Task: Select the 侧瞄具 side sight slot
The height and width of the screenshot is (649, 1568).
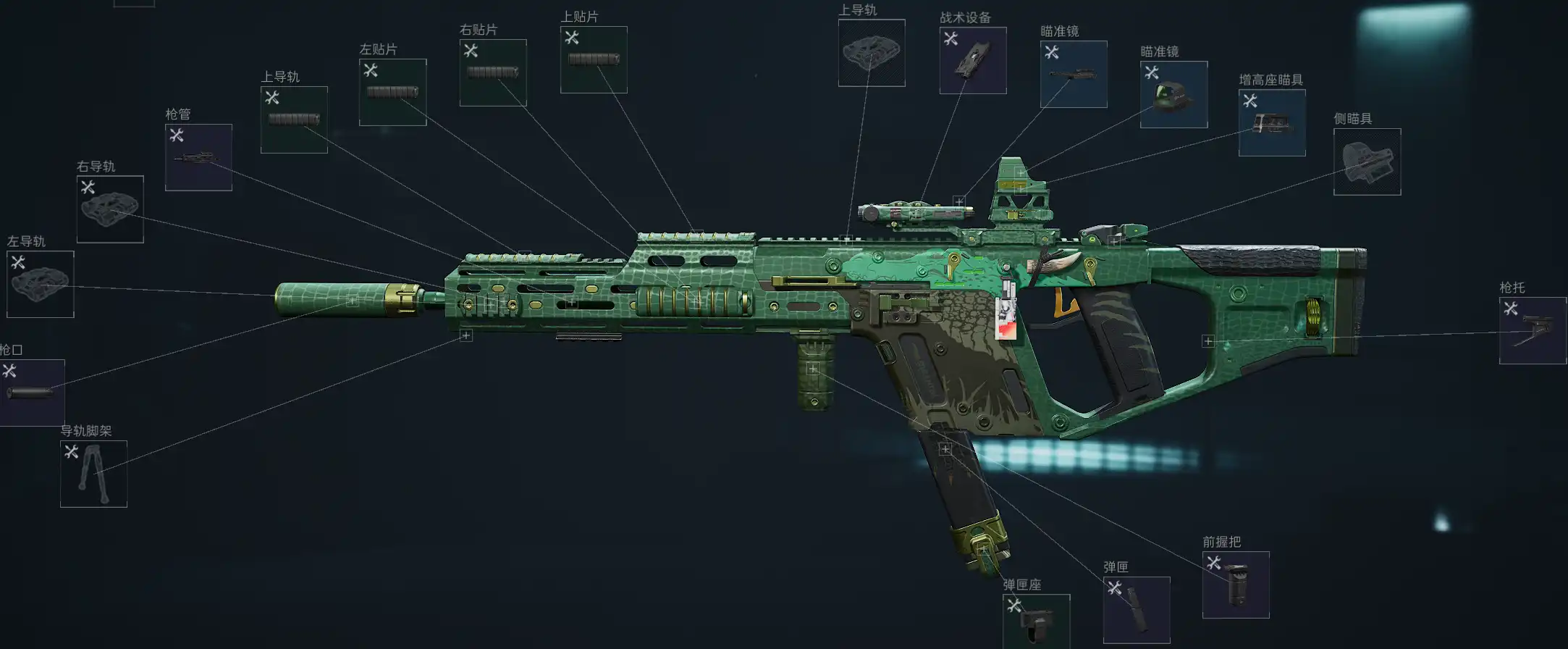Action: point(1367,162)
